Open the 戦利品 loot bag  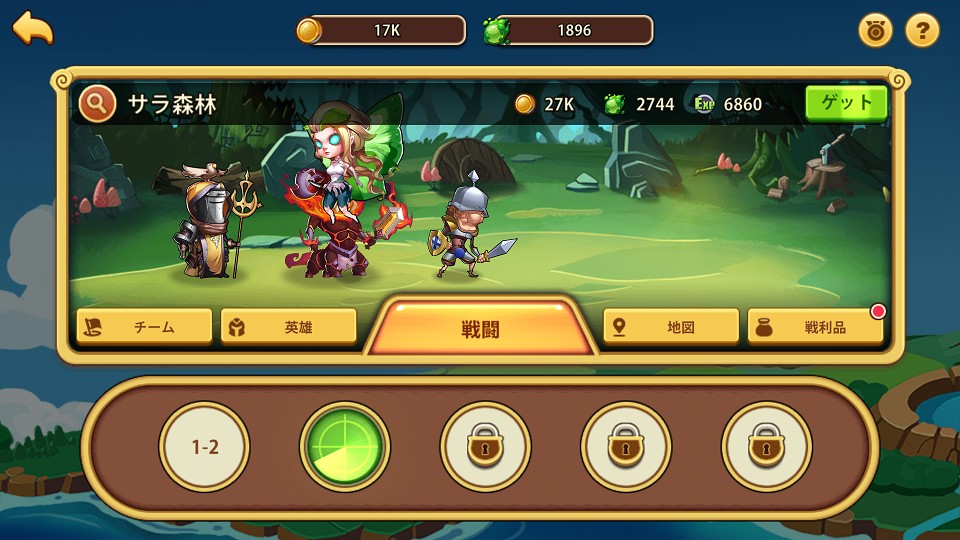pyautogui.click(x=815, y=326)
